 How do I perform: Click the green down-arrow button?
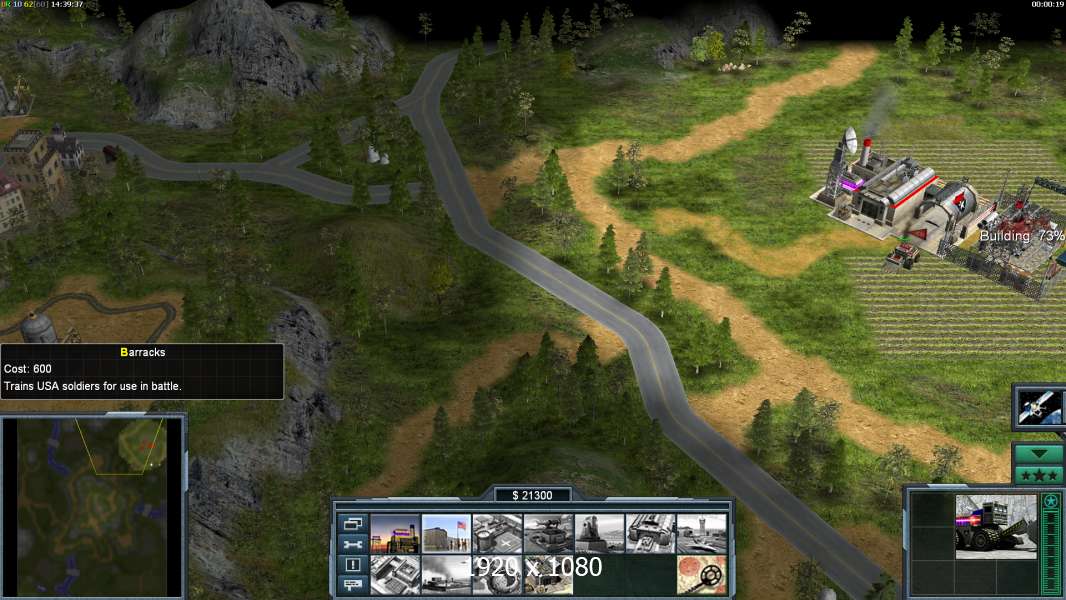[1039, 453]
